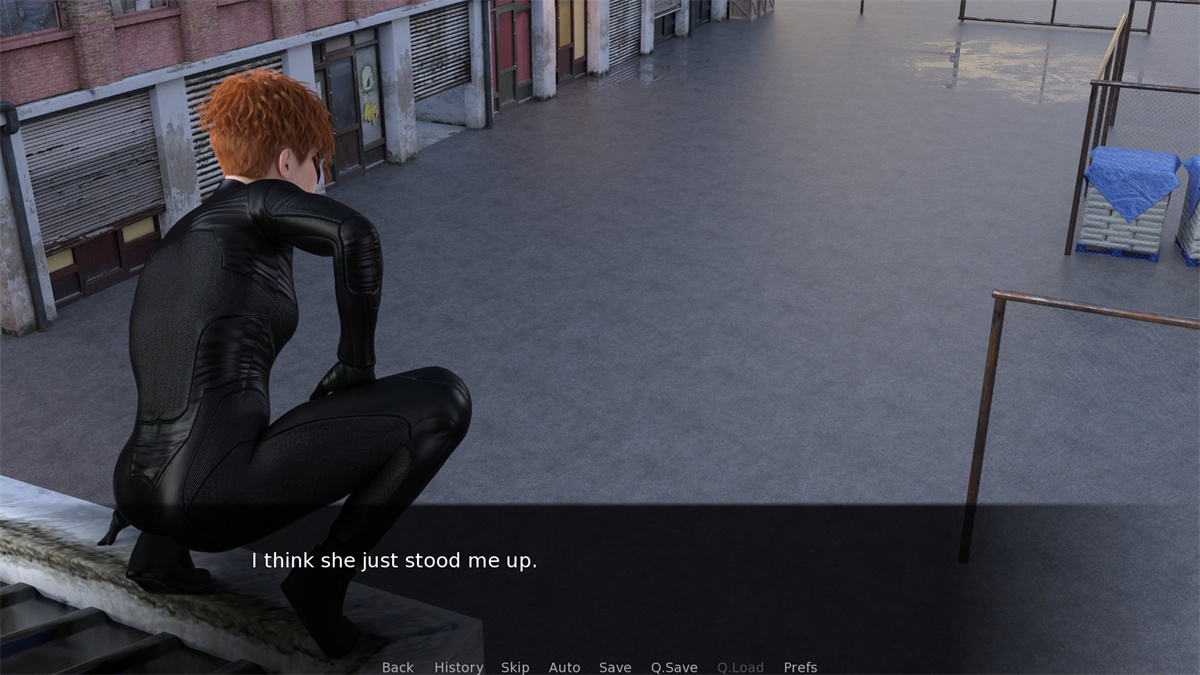Open Prefs settings
Screen dimensions: 1200x675
tap(800, 667)
